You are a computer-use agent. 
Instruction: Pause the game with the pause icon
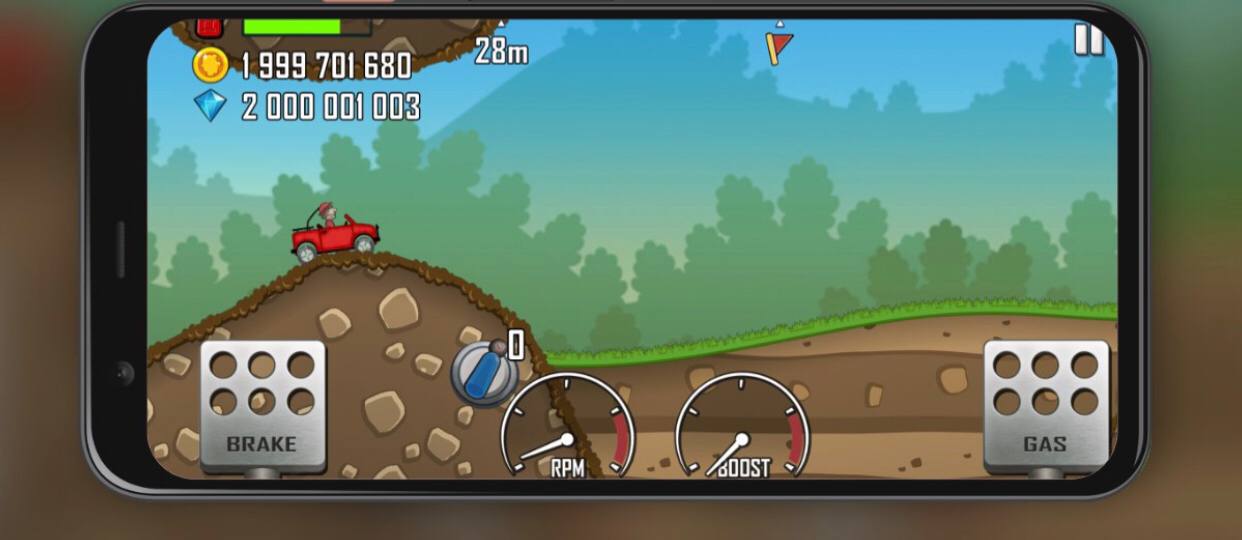[x=1087, y=40]
